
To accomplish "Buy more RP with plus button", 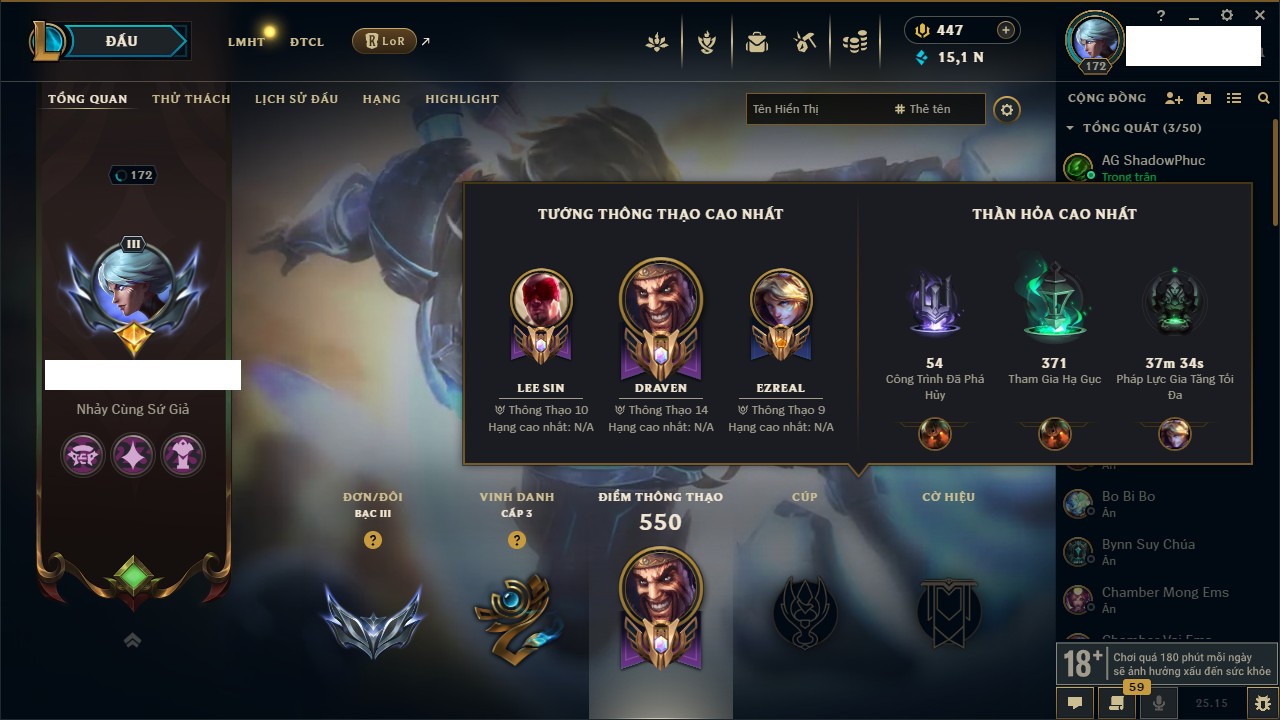I will (1005, 30).
